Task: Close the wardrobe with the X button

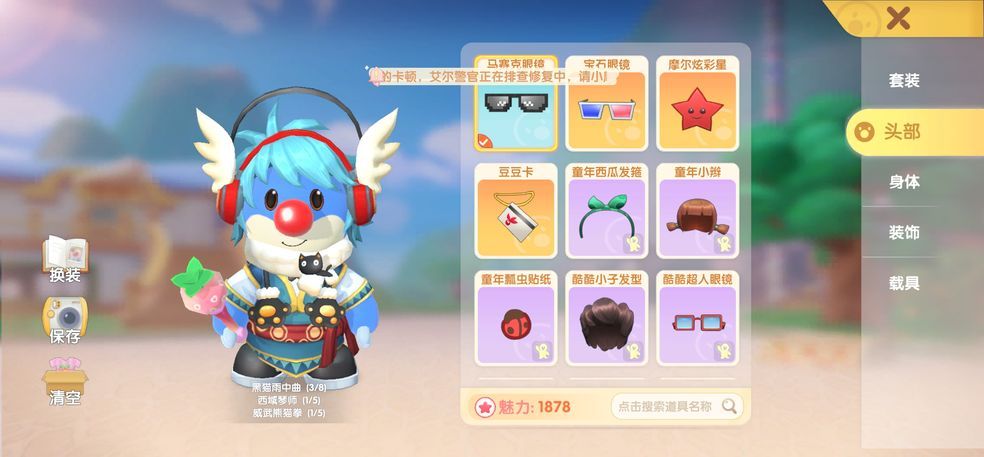Action: click(898, 18)
